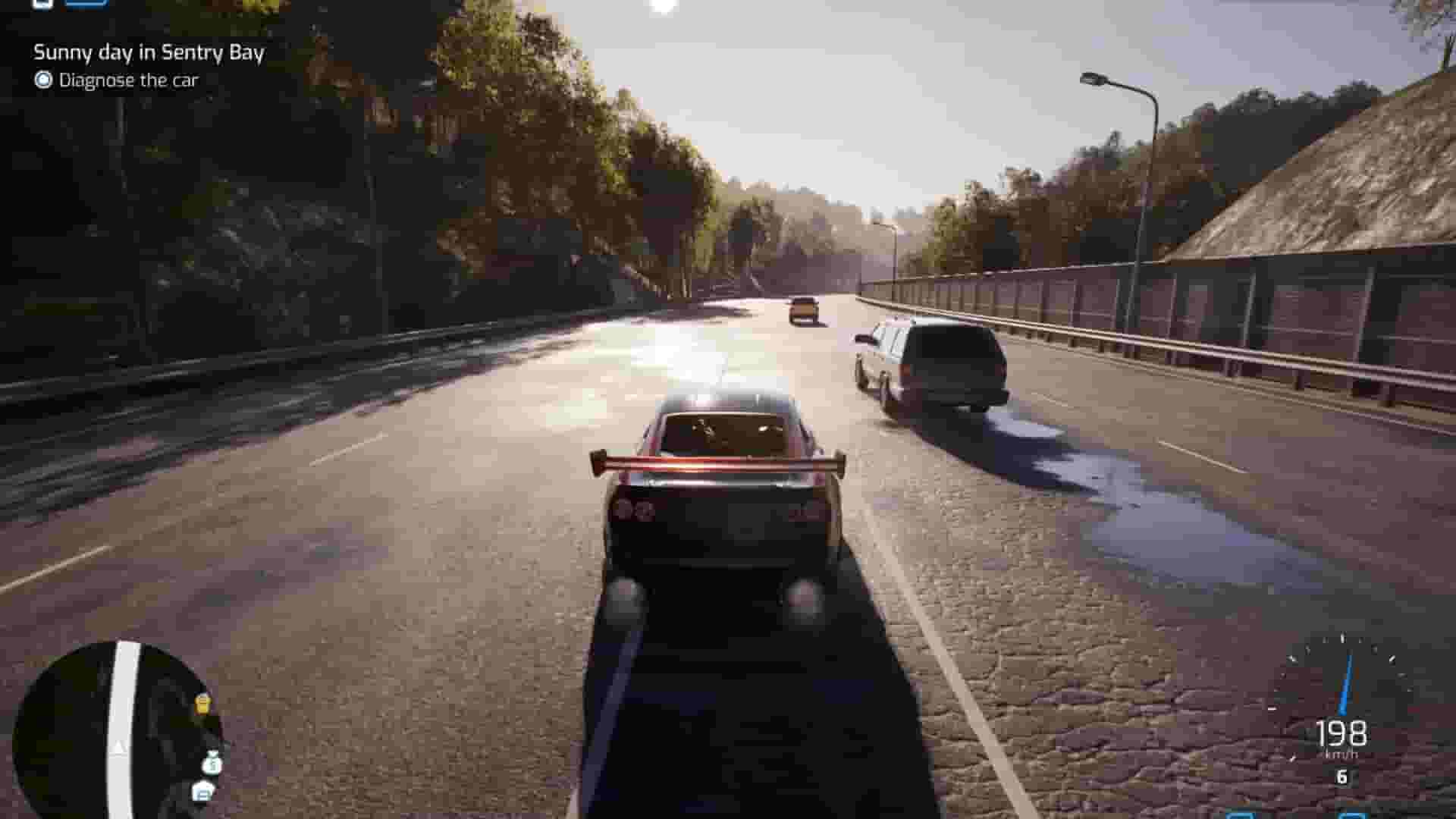Click the money bag icon on the minimap
The height and width of the screenshot is (819, 1456).
(211, 766)
